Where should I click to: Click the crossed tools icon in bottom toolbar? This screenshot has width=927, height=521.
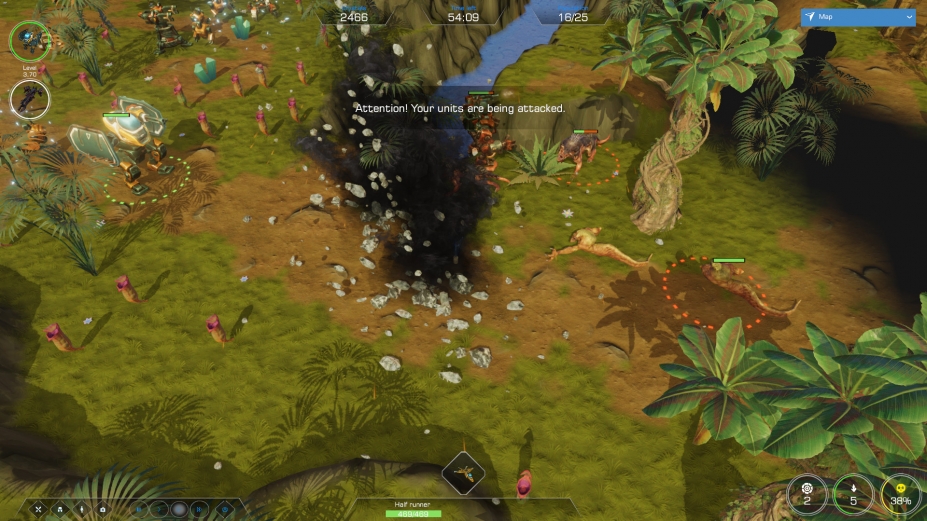(38, 509)
